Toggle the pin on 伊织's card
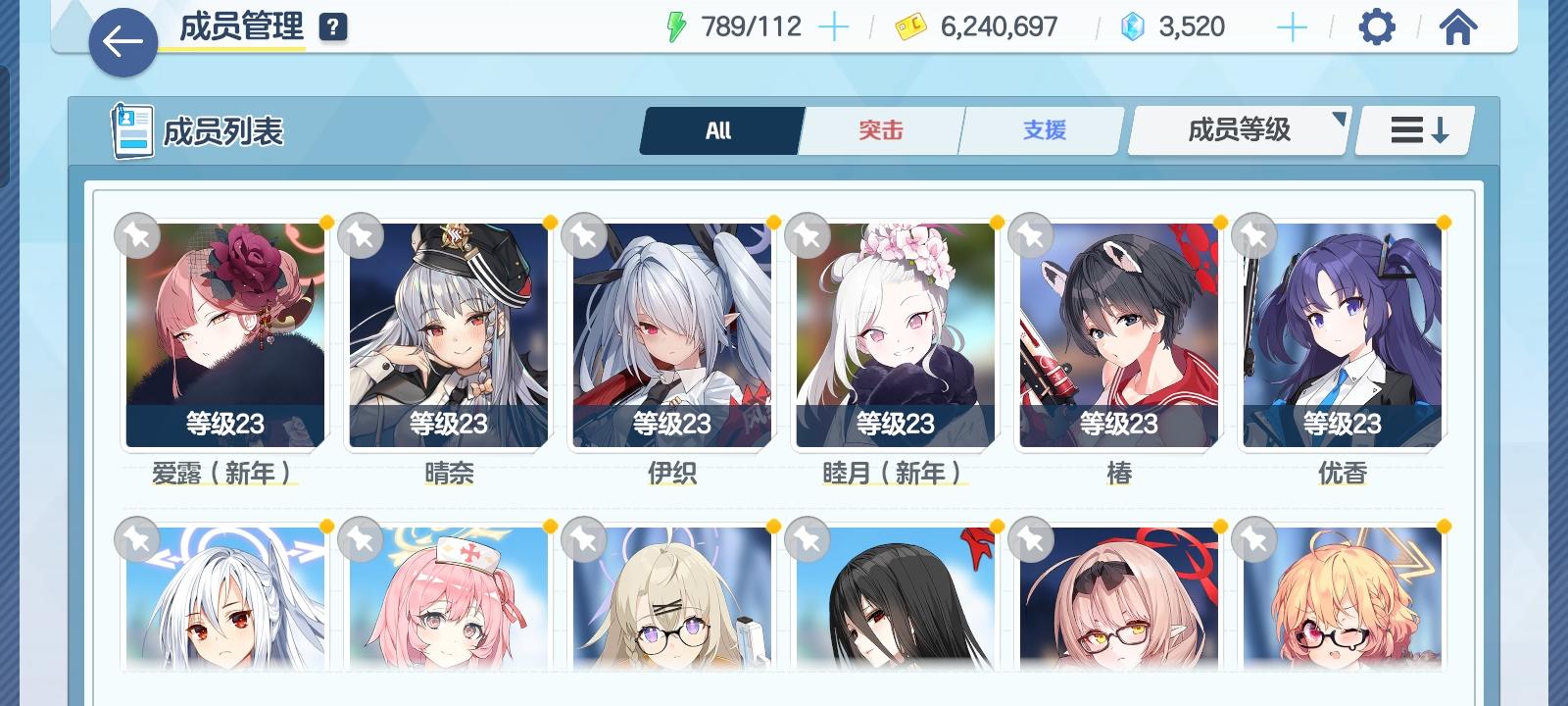Screen dimensions: 1568x706 pyautogui.click(x=585, y=235)
